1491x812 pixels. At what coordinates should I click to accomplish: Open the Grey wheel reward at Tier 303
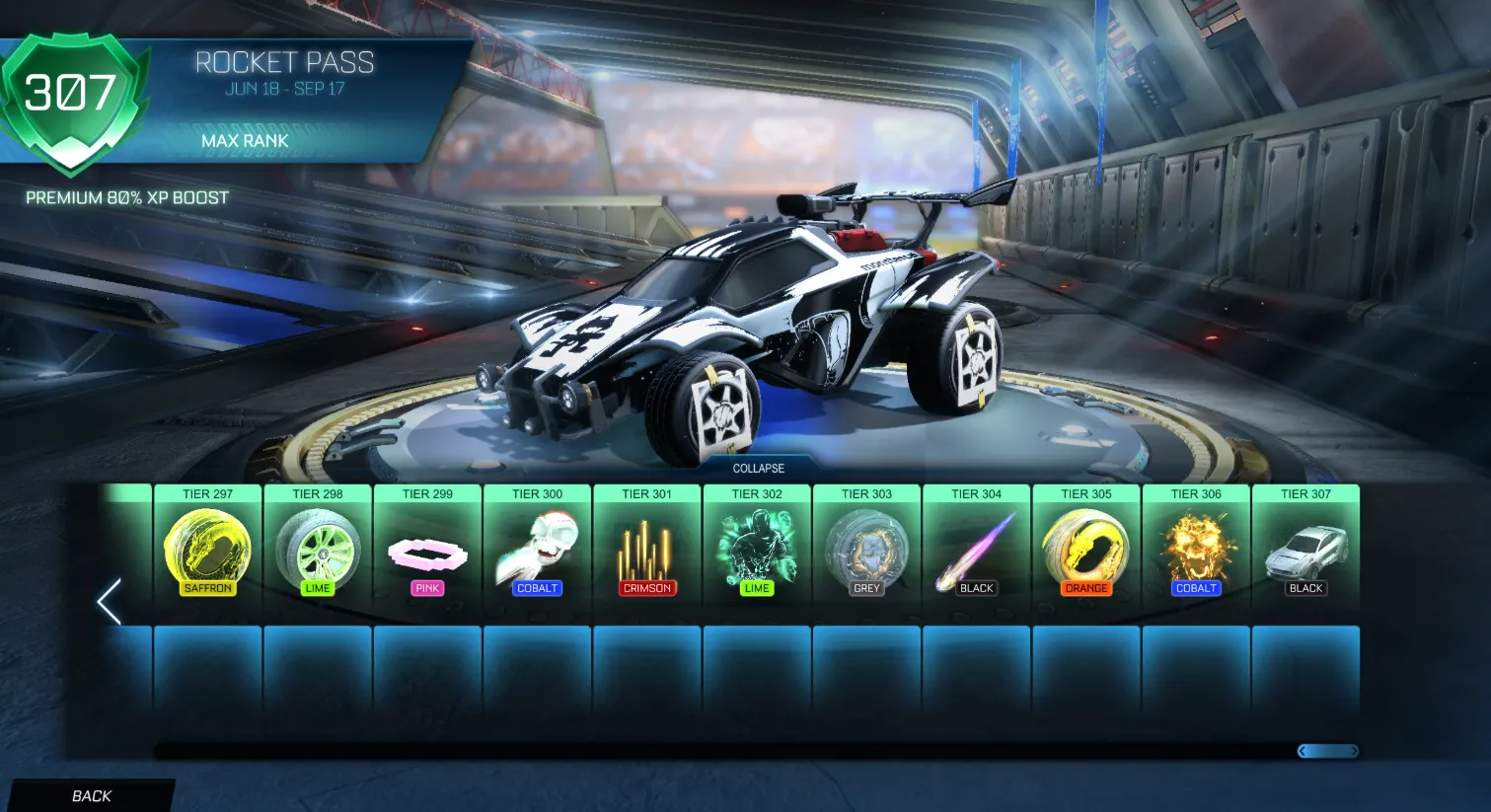pos(866,551)
